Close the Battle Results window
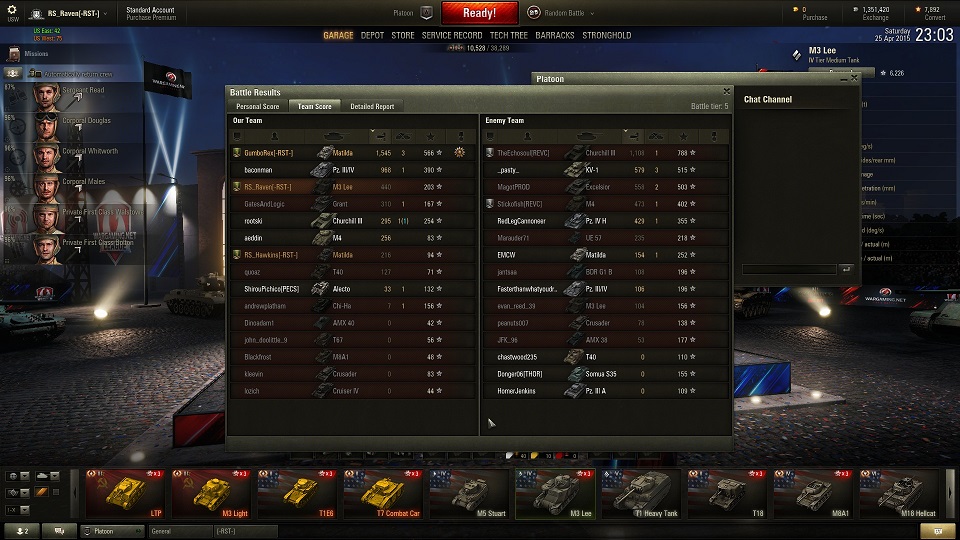 pos(726,92)
